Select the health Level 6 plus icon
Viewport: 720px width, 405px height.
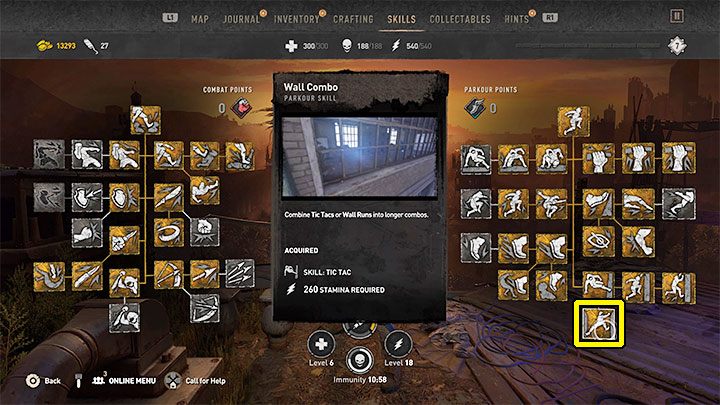click(323, 340)
